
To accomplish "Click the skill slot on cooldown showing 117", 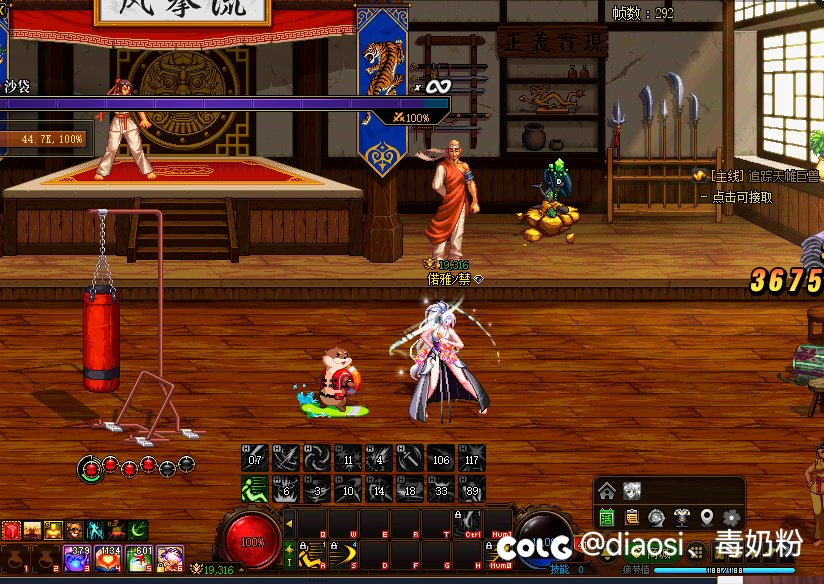I will tap(471, 458).
